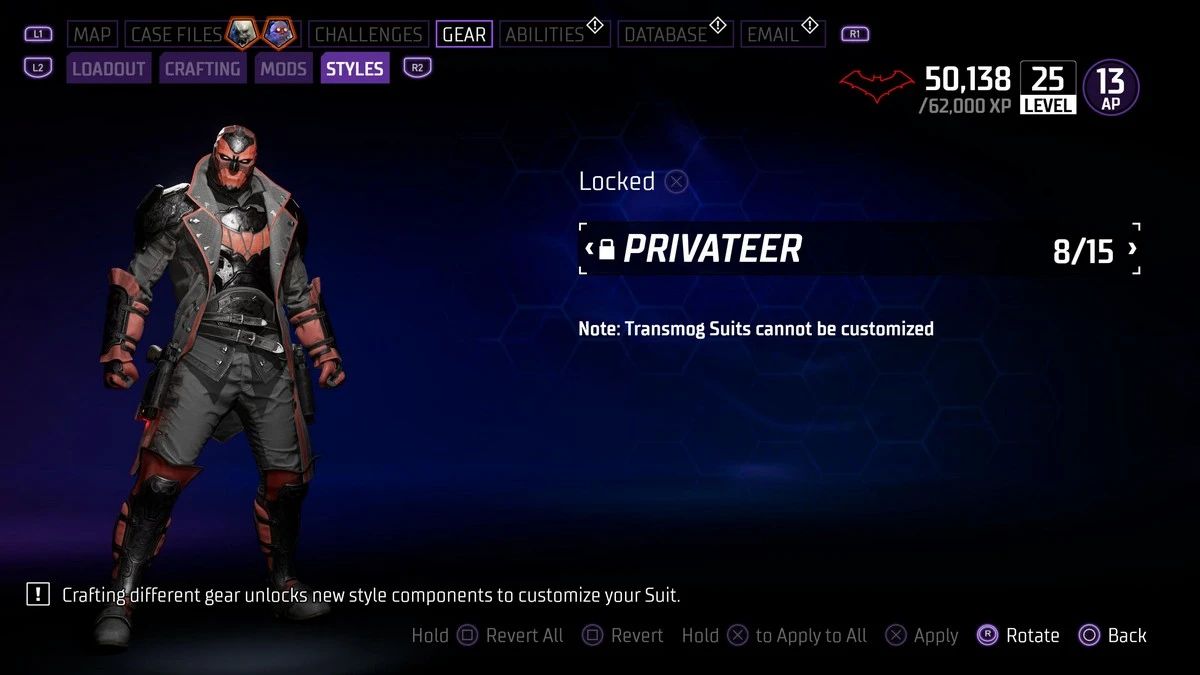The width and height of the screenshot is (1200, 675).
Task: Select the Styles sub-tab
Action: [355, 69]
